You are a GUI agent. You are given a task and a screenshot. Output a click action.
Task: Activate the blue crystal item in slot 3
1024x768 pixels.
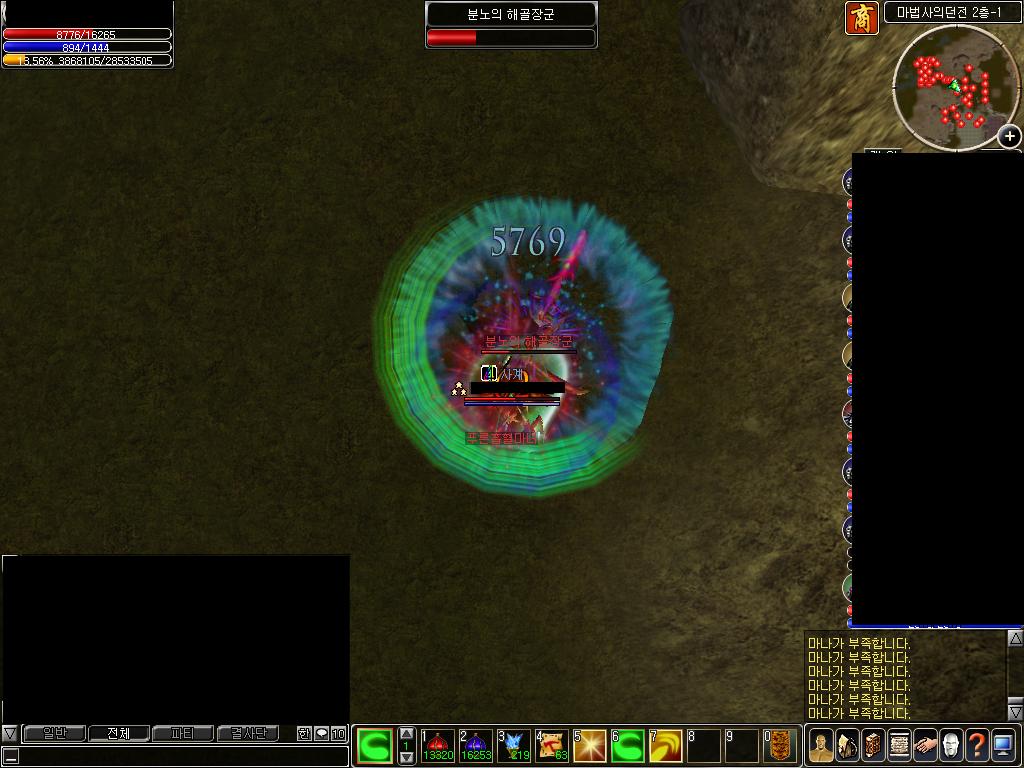(514, 745)
